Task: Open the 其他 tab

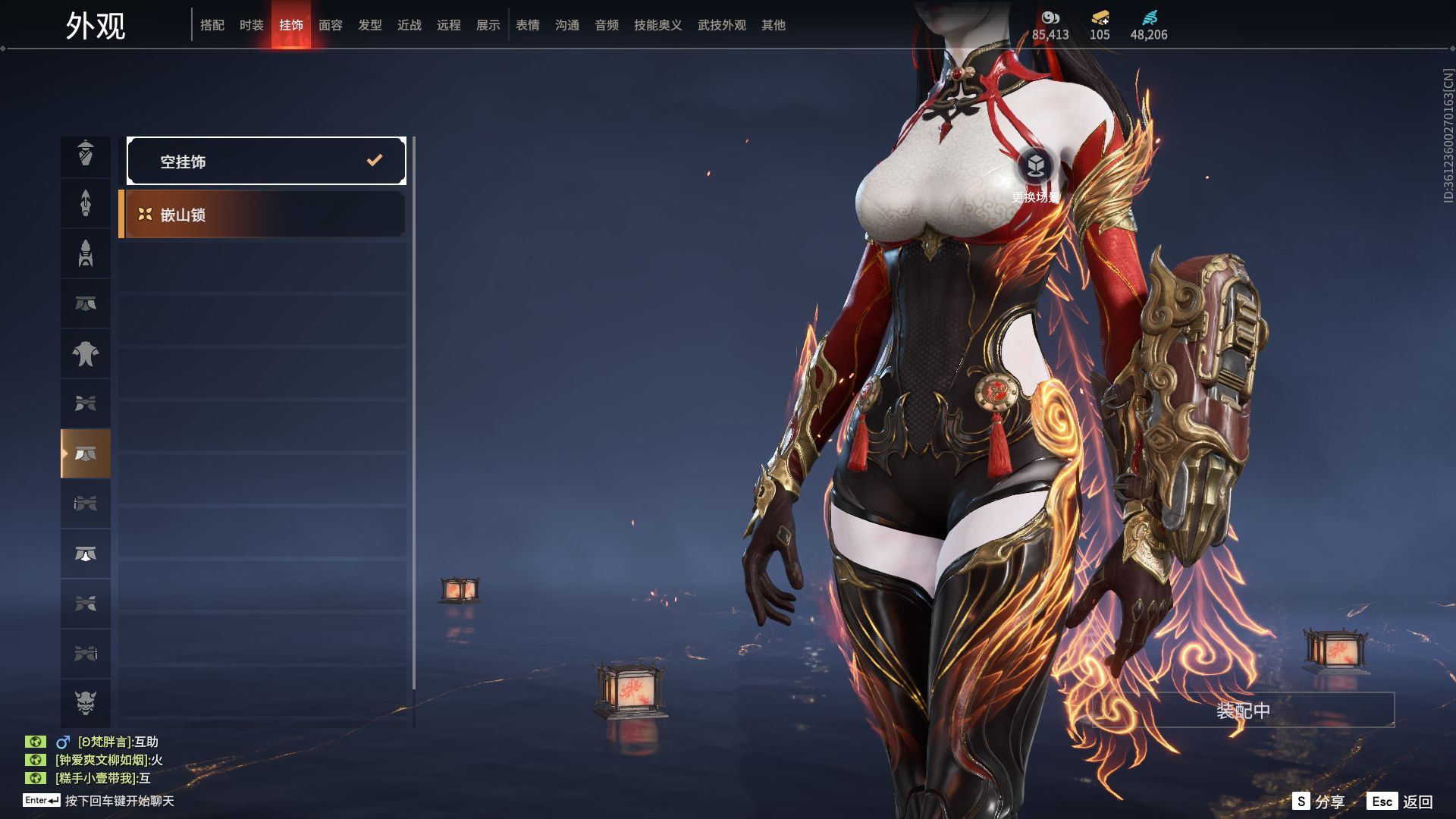Action: coord(773,25)
